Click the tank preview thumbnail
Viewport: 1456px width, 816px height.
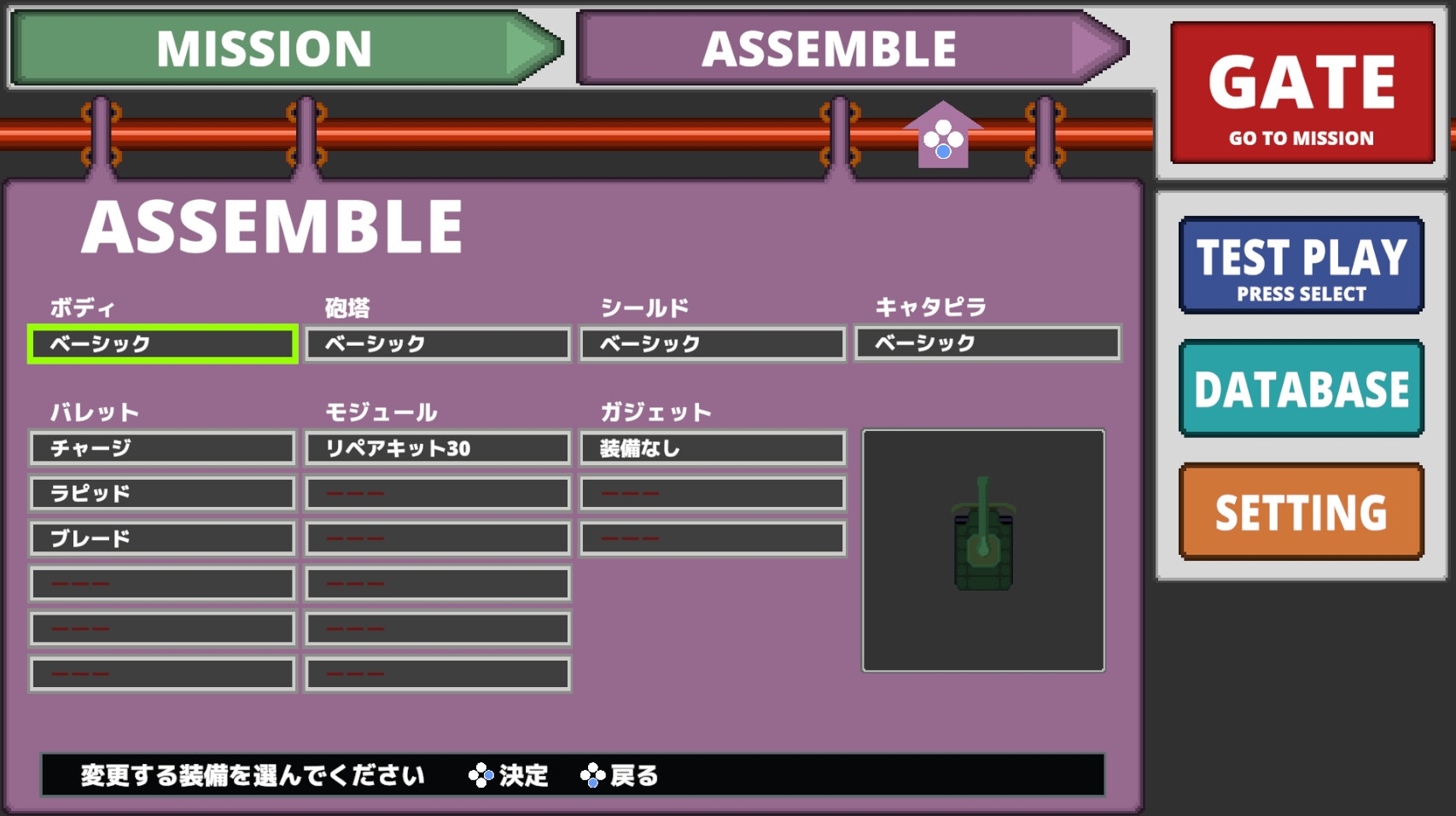point(983,551)
